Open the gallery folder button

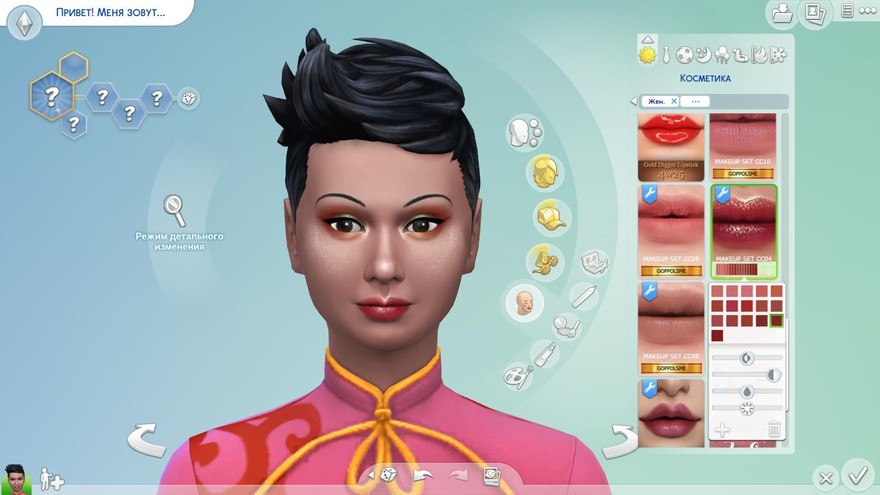click(780, 13)
